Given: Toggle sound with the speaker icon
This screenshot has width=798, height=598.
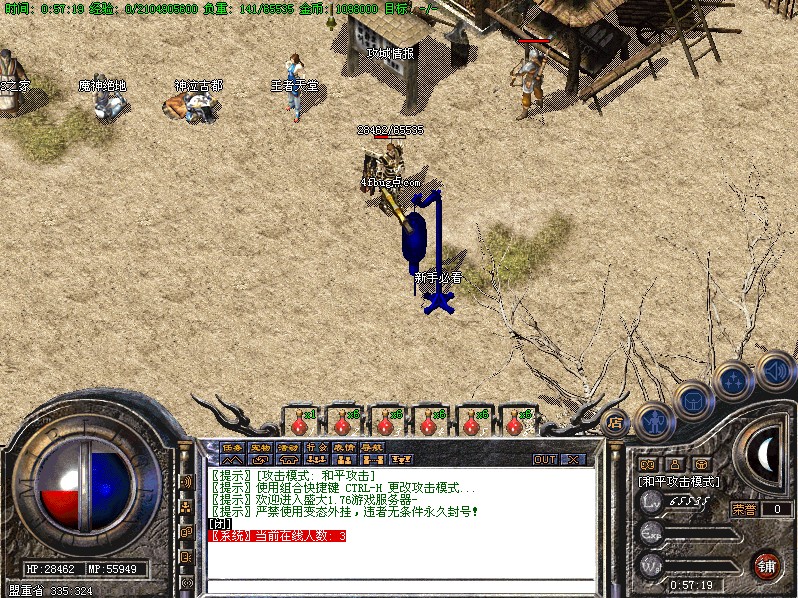Looking at the screenshot, I should (x=774, y=368).
